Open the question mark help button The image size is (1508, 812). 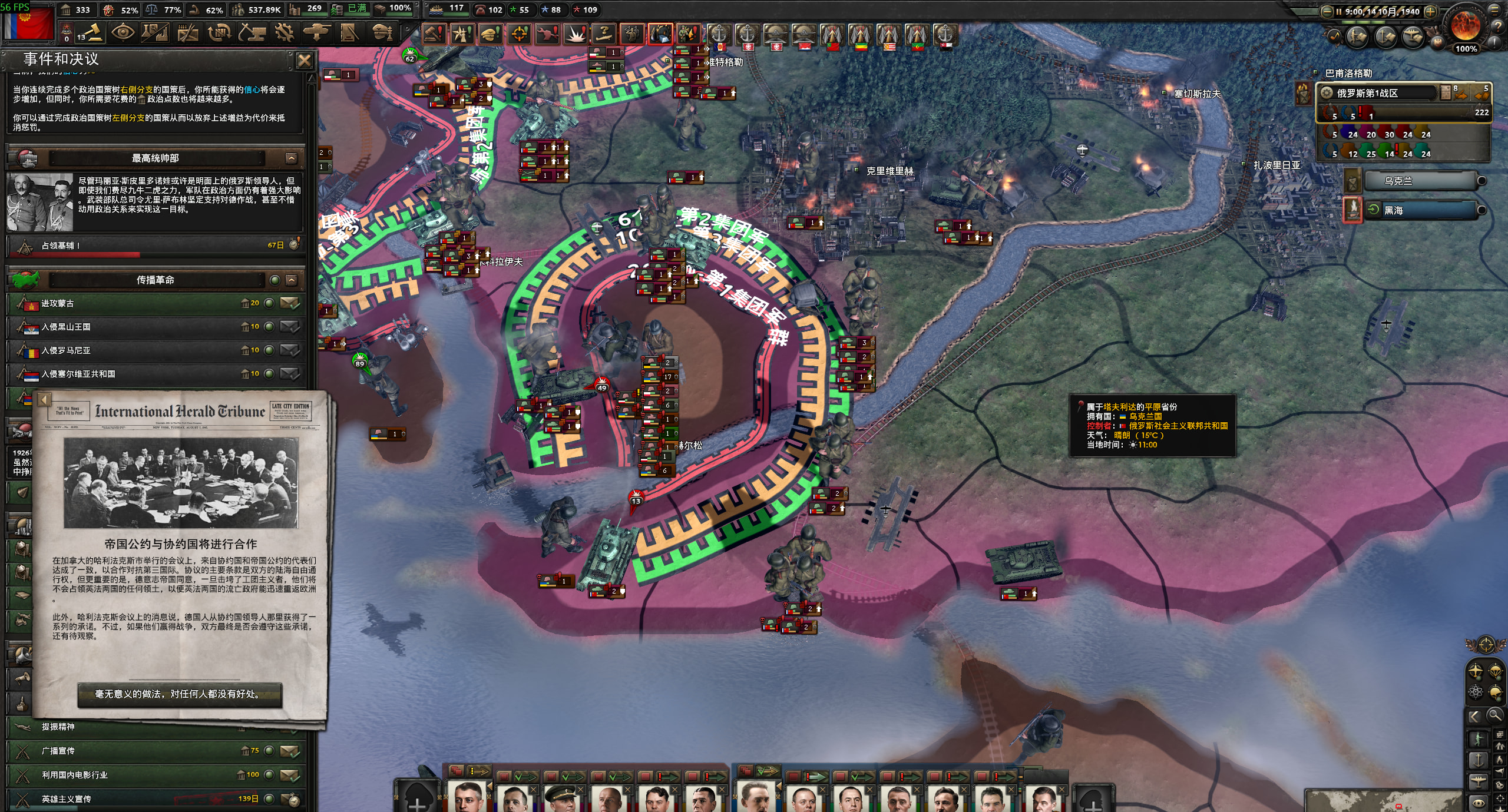tap(1499, 26)
